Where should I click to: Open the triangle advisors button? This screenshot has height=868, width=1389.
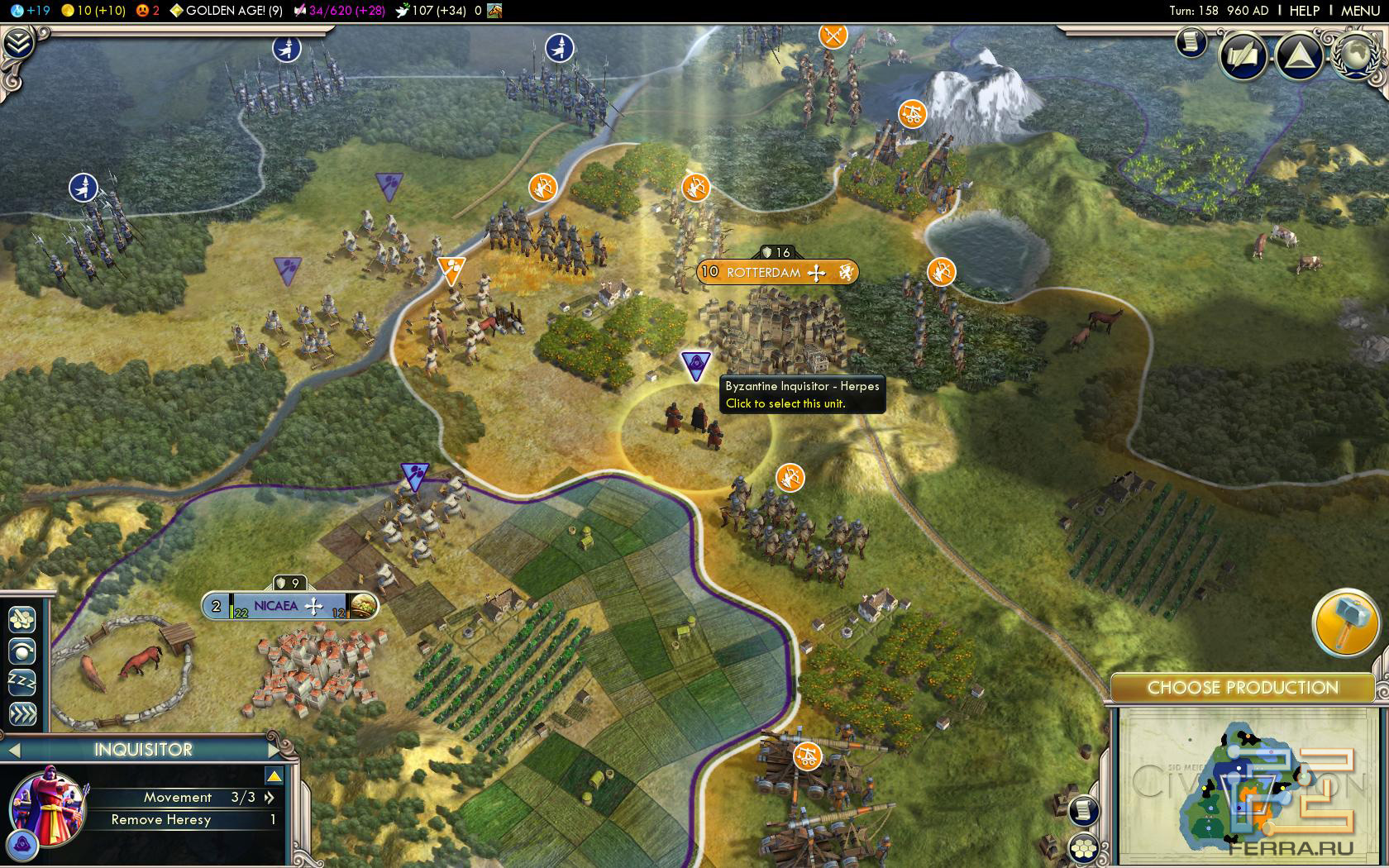[1300, 56]
